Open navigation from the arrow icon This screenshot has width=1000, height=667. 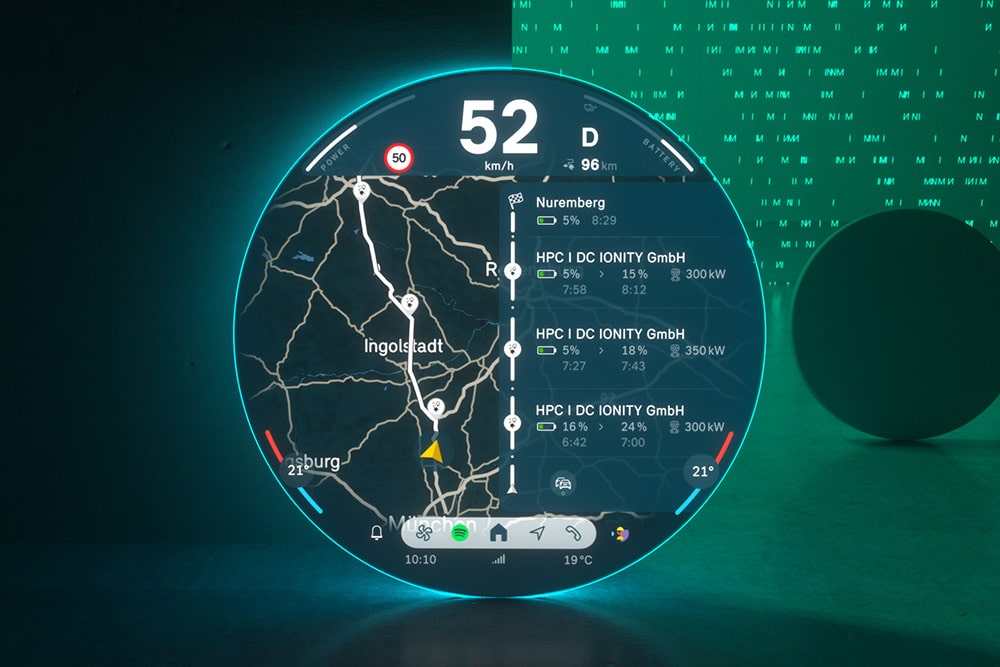click(537, 533)
